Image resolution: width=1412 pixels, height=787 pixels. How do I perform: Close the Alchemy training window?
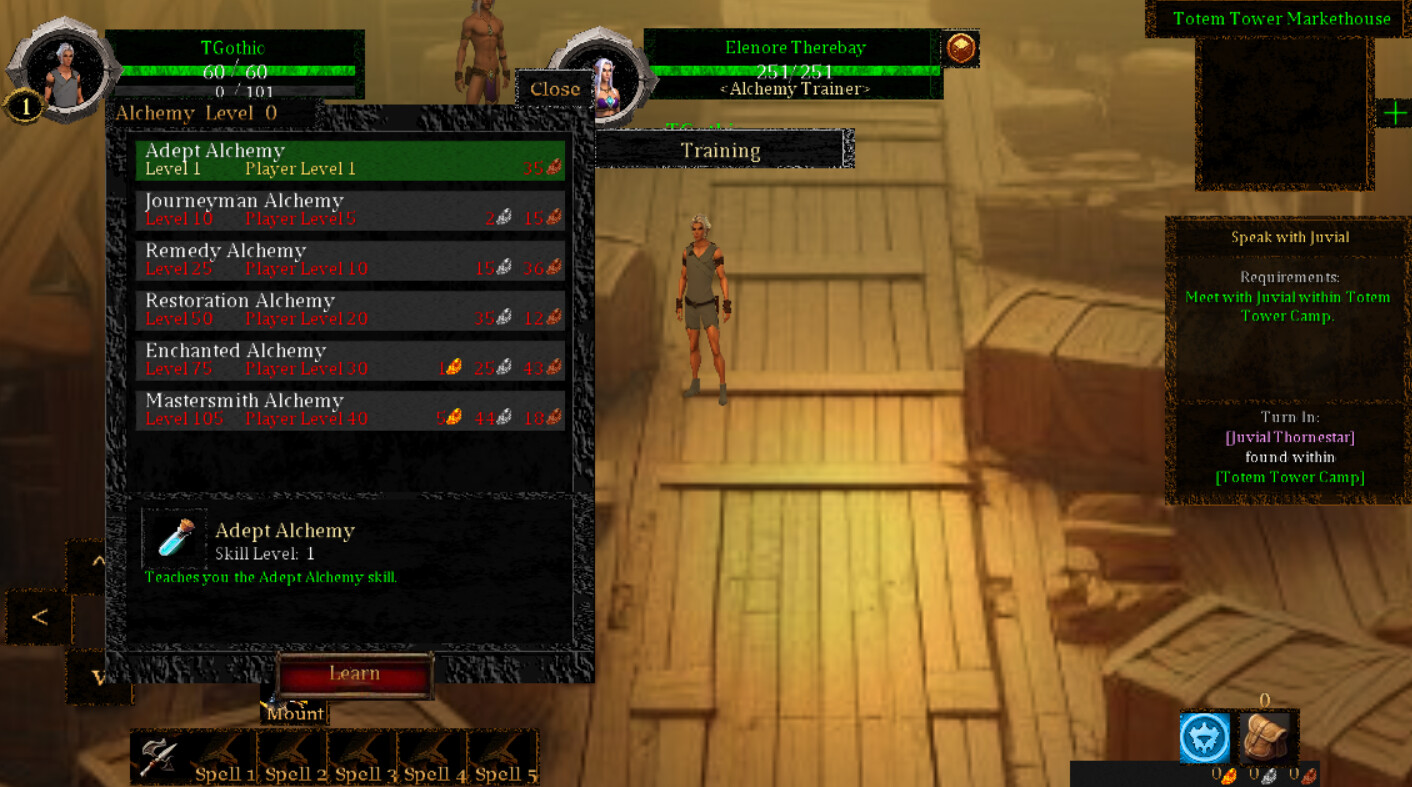point(554,88)
